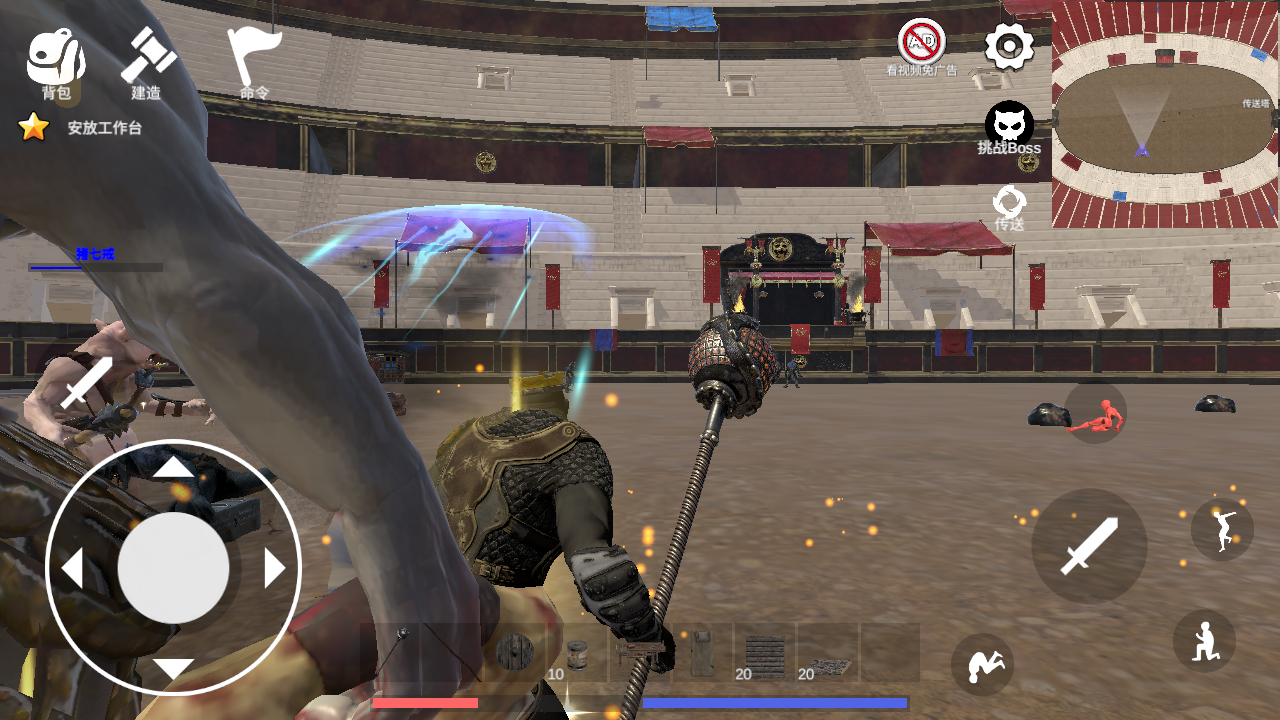Select the bedroll hotbar slot

(702, 653)
